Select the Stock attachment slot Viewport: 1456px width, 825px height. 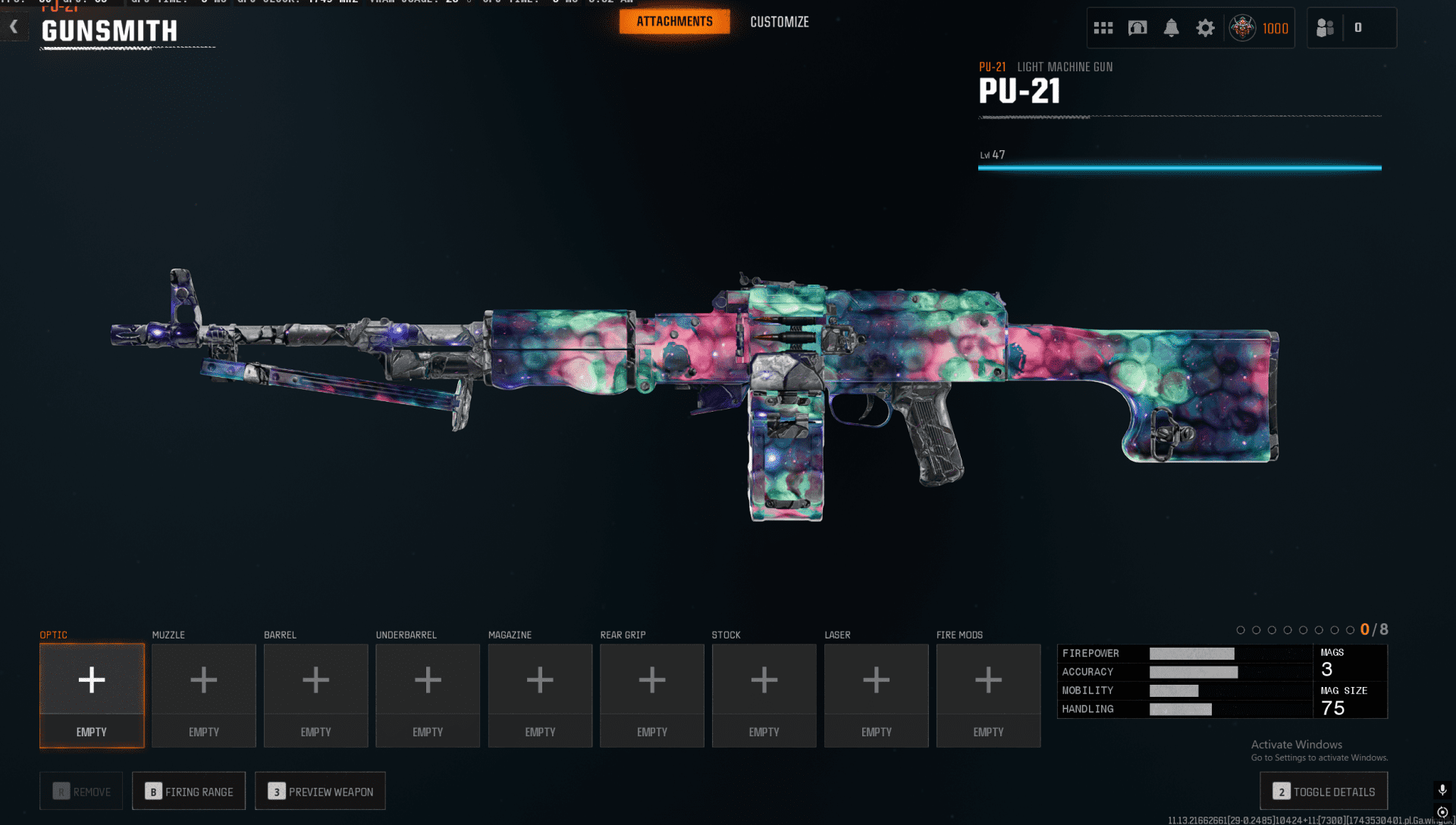[x=764, y=695]
